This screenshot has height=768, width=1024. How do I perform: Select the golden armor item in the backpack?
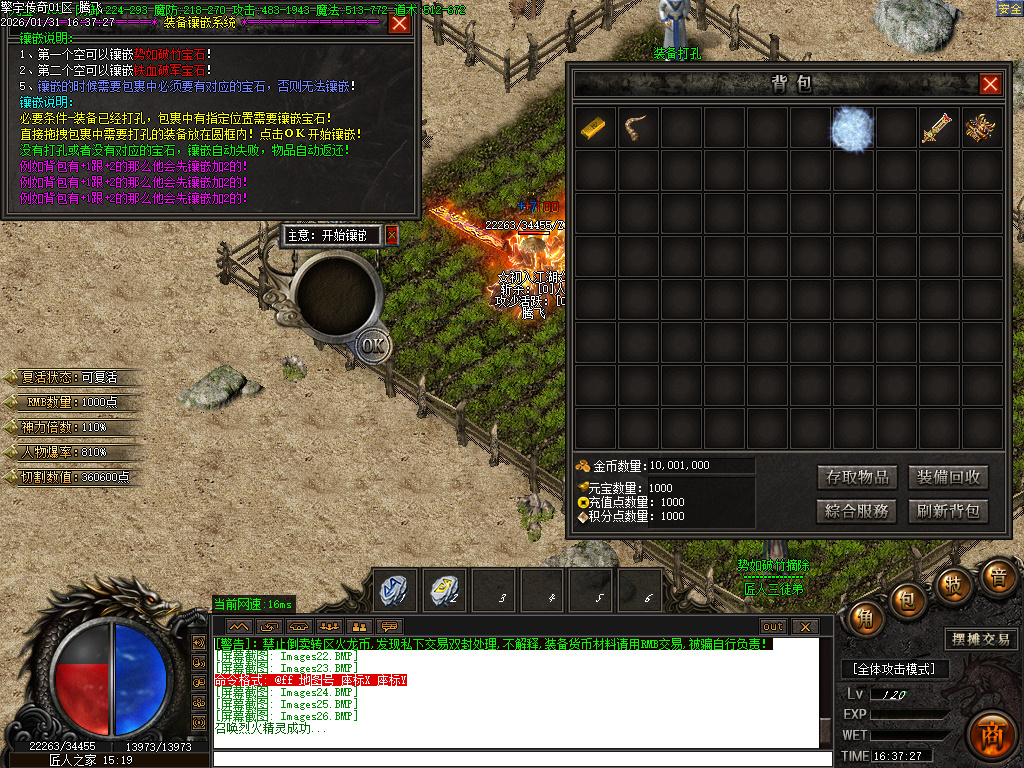(x=981, y=128)
